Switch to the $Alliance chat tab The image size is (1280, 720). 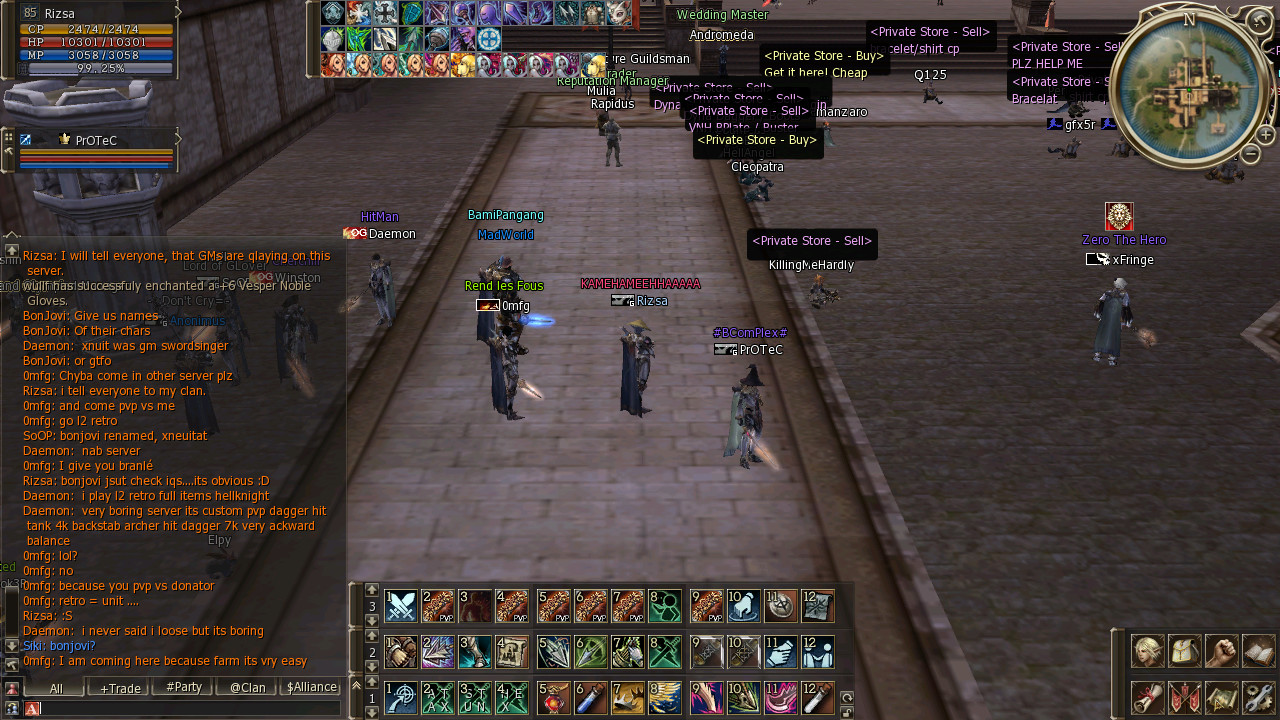tap(312, 688)
